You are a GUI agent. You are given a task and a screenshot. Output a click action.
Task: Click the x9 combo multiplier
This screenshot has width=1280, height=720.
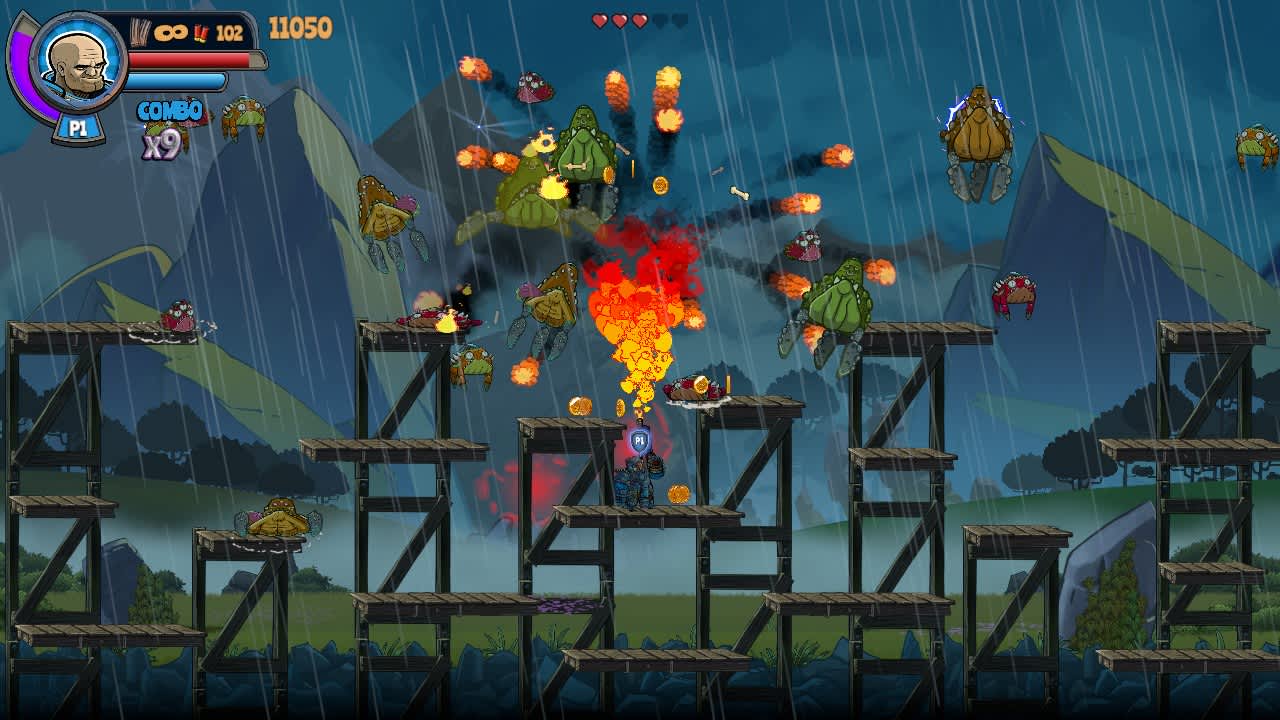162,144
